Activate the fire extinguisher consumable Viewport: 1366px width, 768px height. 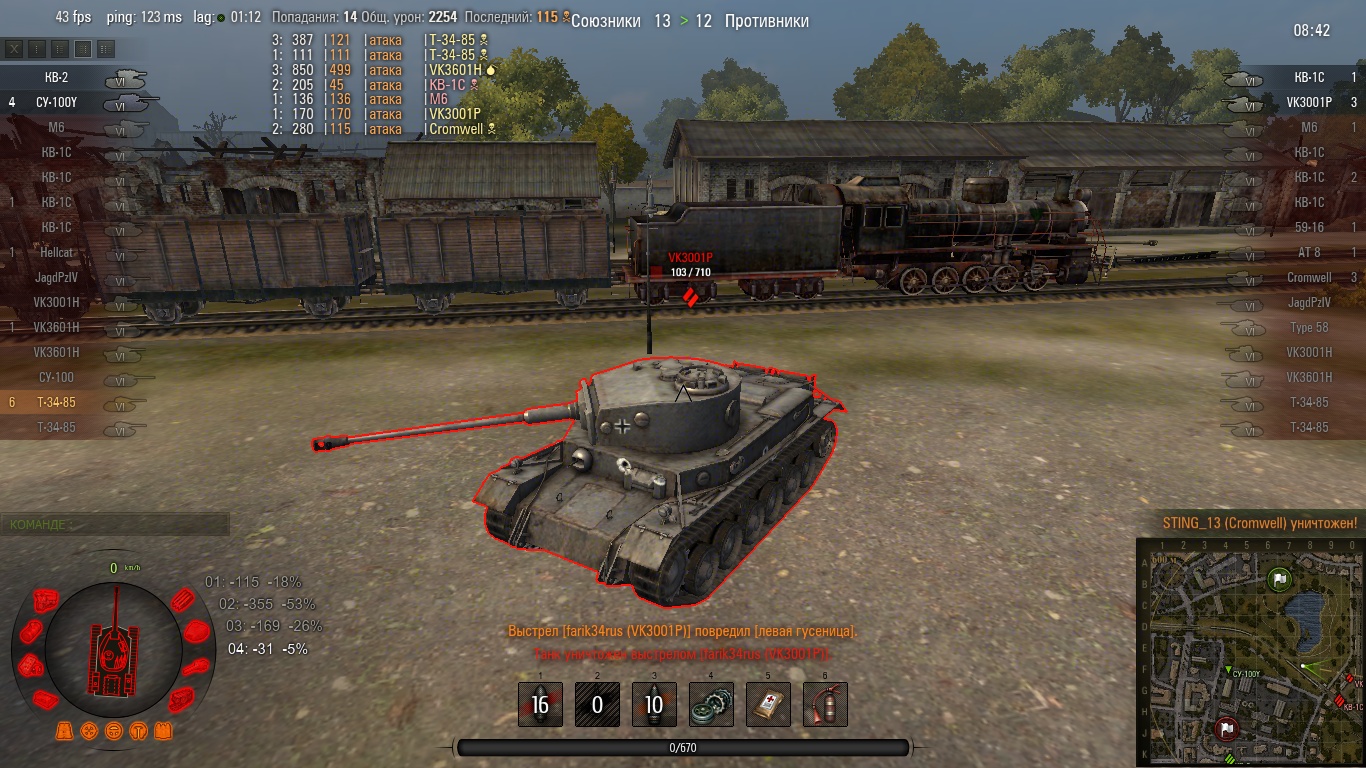825,704
